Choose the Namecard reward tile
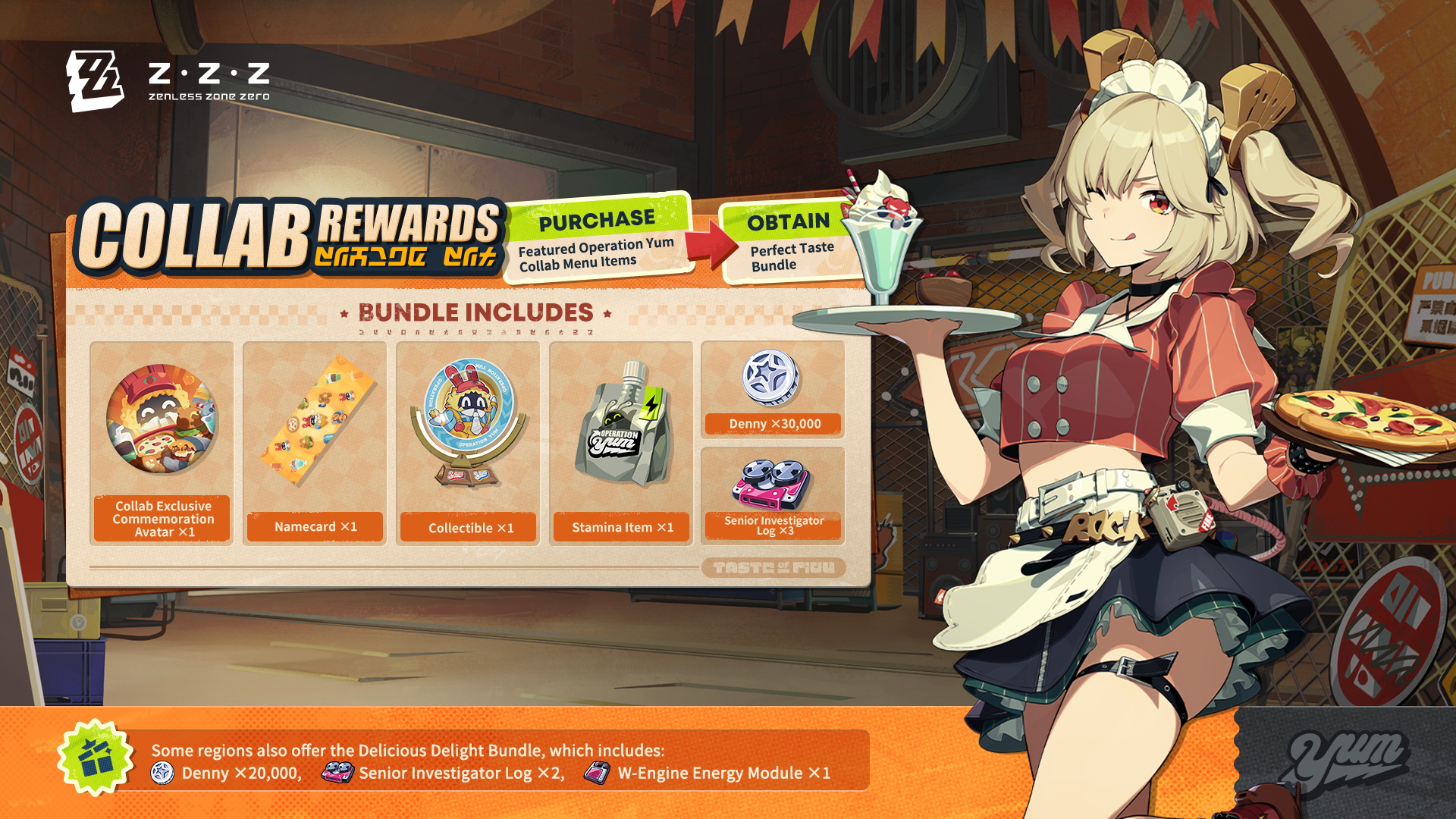 [x=315, y=442]
